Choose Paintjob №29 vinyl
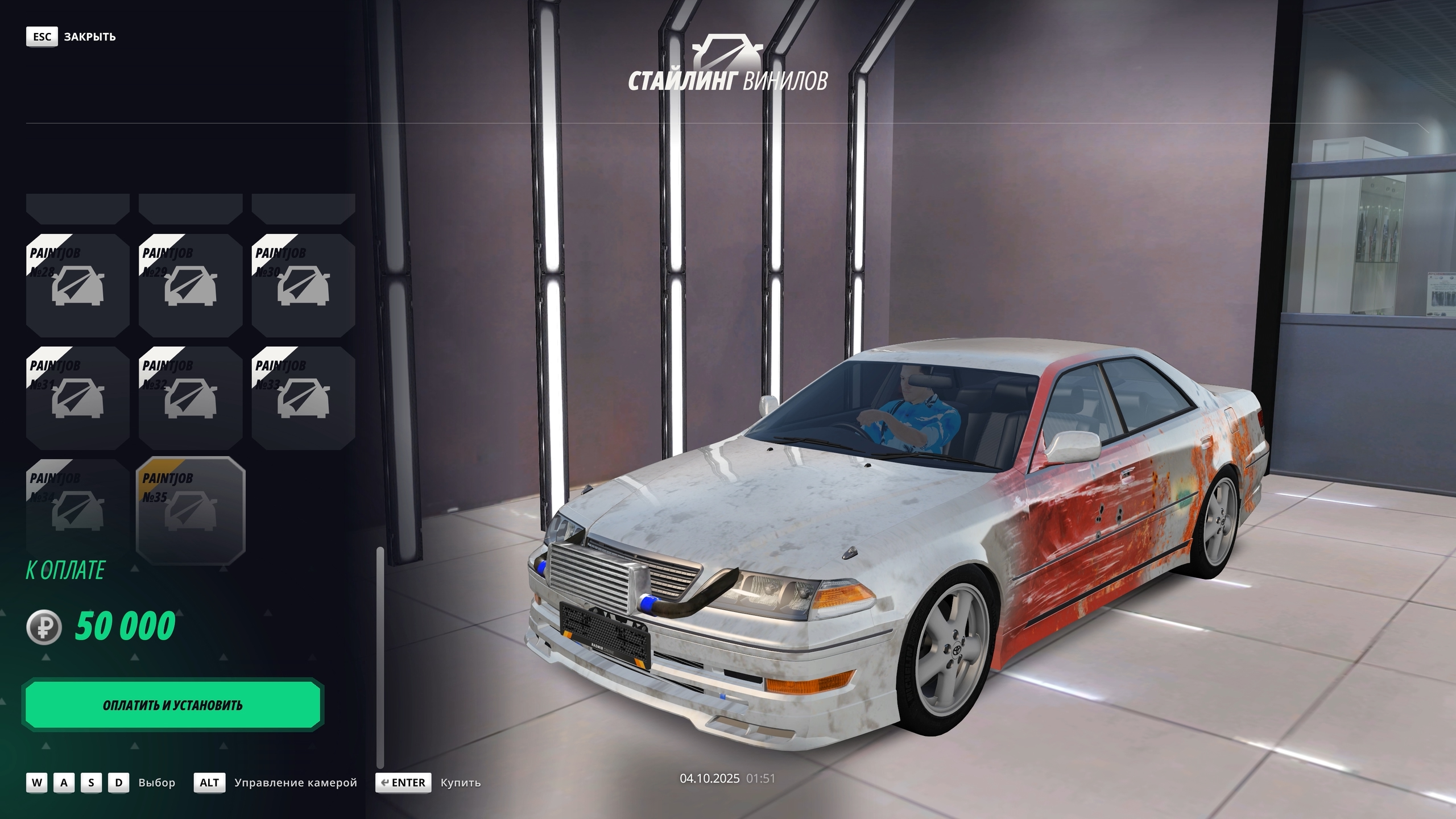This screenshot has height=819, width=1456. tap(191, 286)
